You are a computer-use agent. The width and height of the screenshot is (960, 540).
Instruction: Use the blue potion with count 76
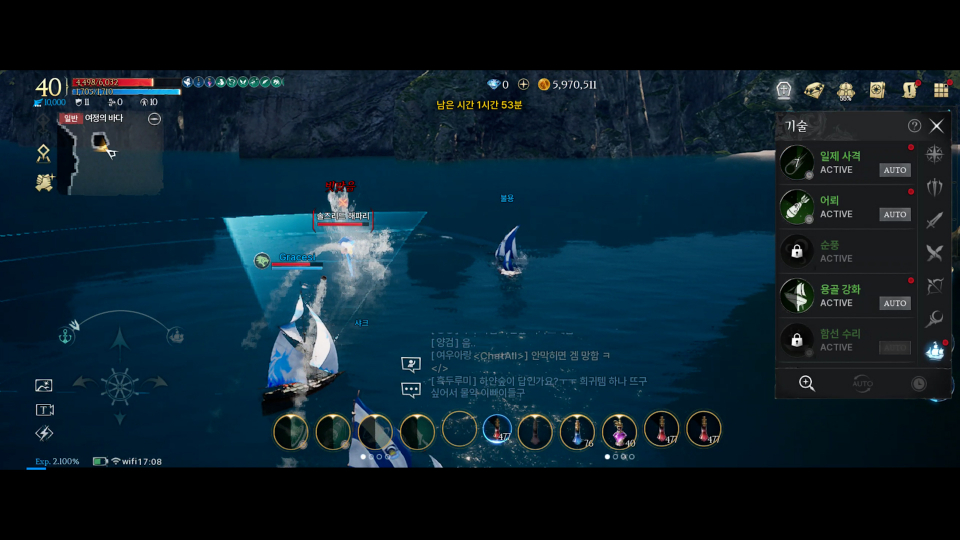[x=577, y=431]
